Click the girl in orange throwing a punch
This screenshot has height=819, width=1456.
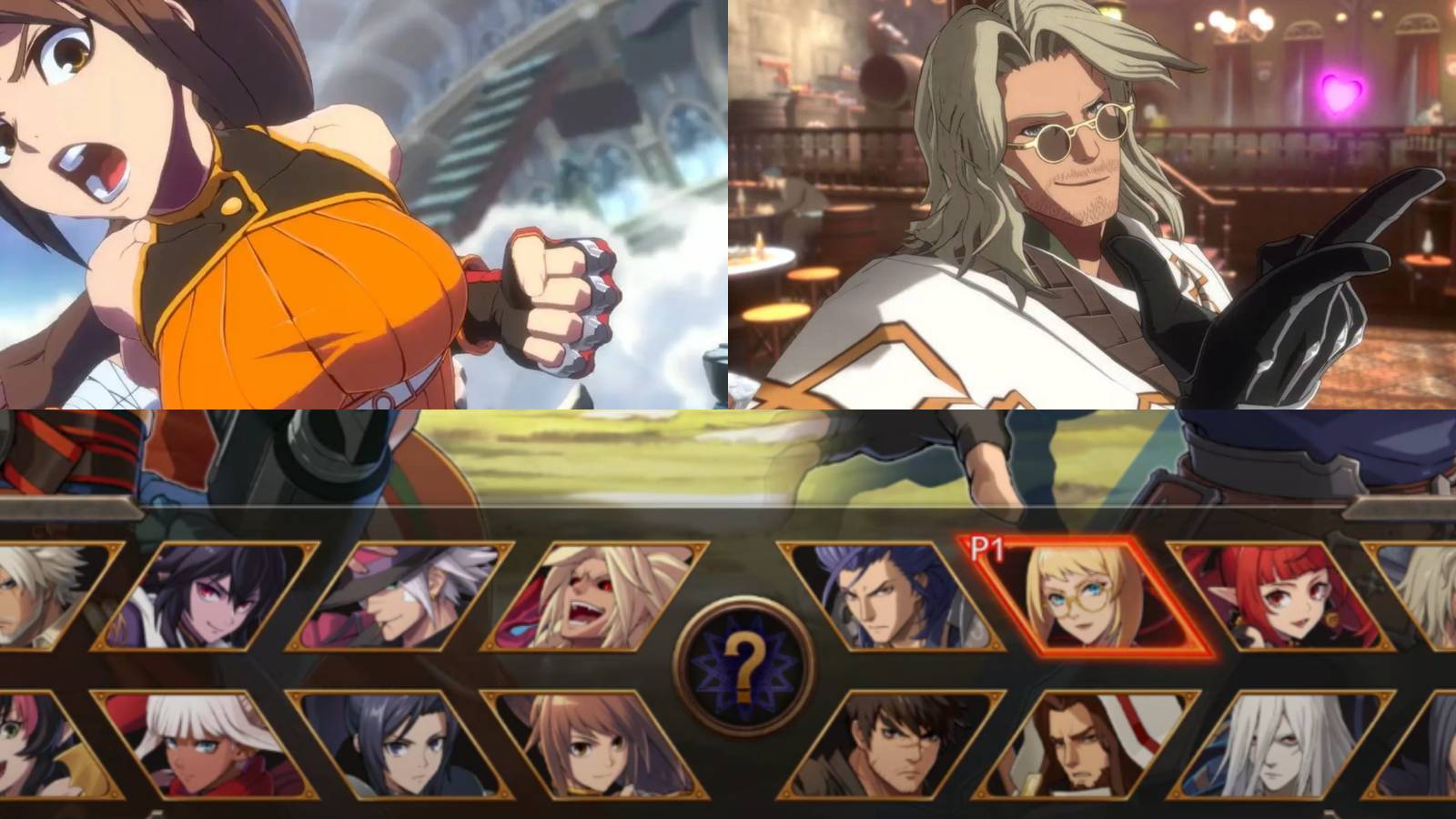(x=273, y=227)
